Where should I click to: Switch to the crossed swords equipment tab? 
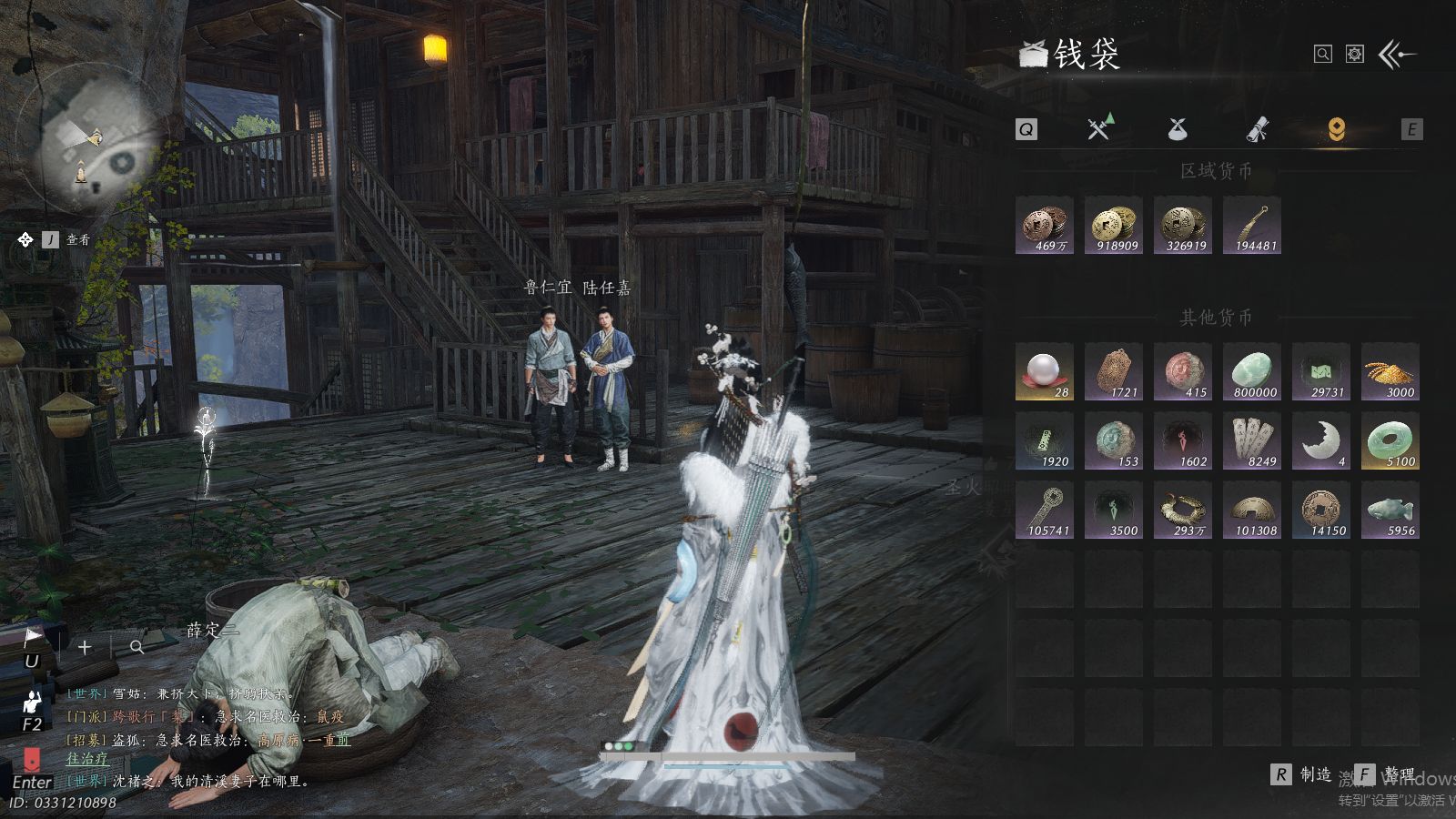click(x=1099, y=128)
